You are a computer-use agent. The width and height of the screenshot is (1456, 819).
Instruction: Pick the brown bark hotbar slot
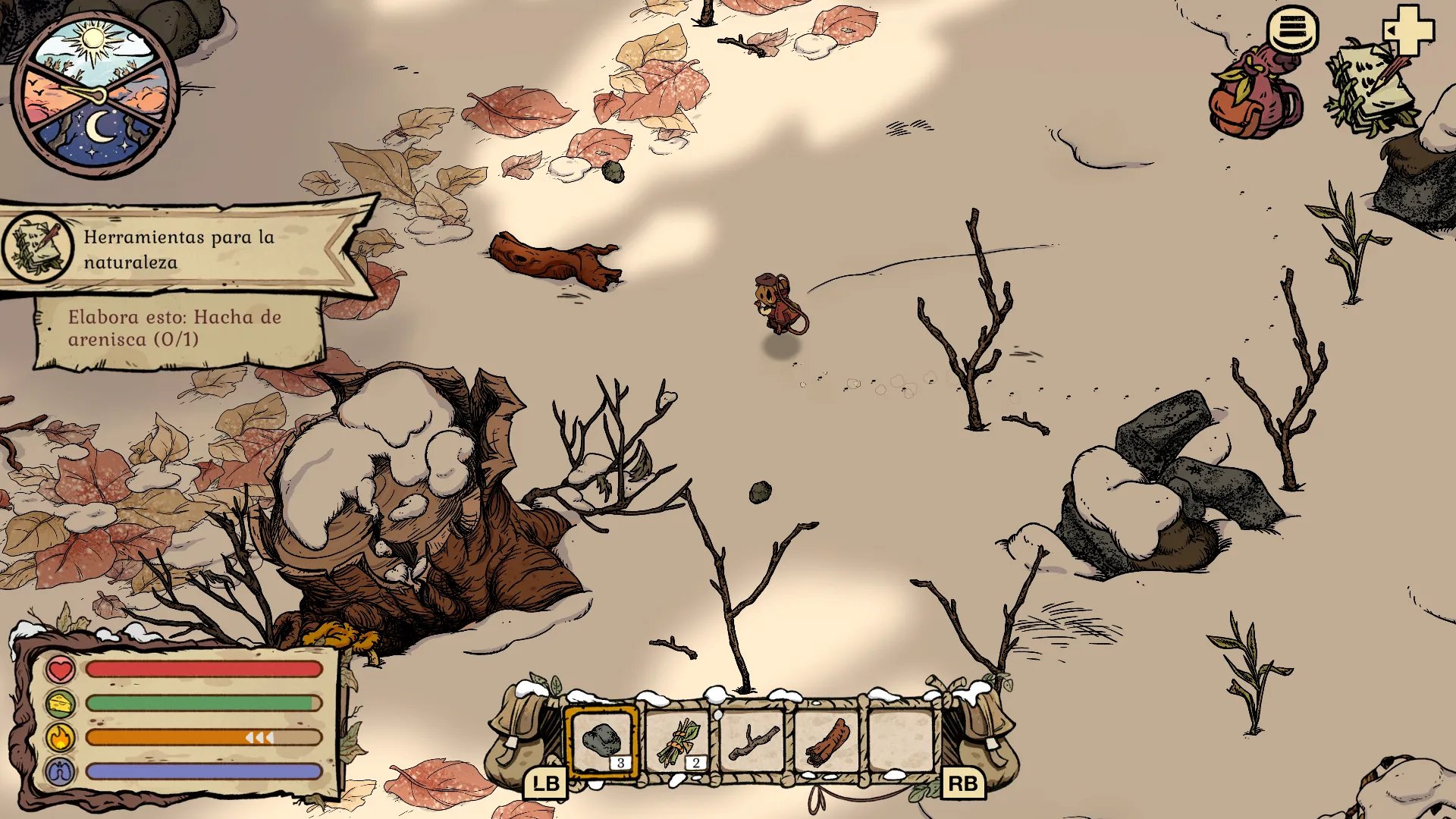pyautogui.click(x=827, y=741)
